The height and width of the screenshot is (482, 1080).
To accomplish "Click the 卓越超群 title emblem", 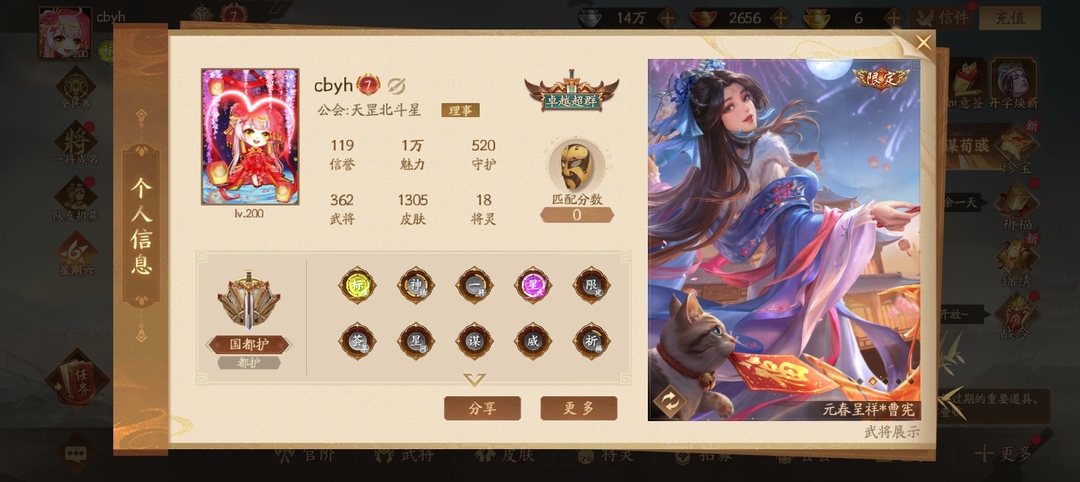I will point(571,91).
